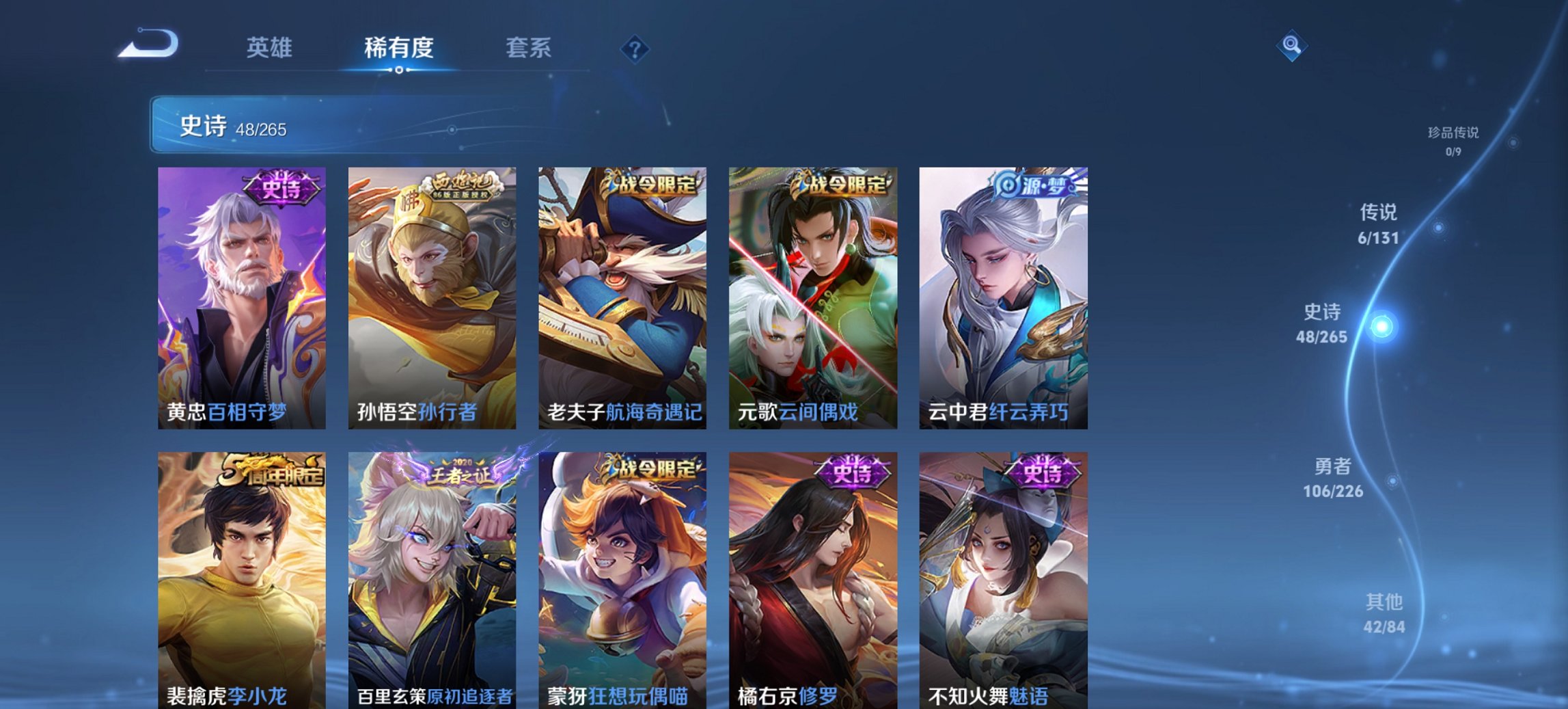Switch to the 套系 tab
The image size is (1568, 709).
coord(529,49)
